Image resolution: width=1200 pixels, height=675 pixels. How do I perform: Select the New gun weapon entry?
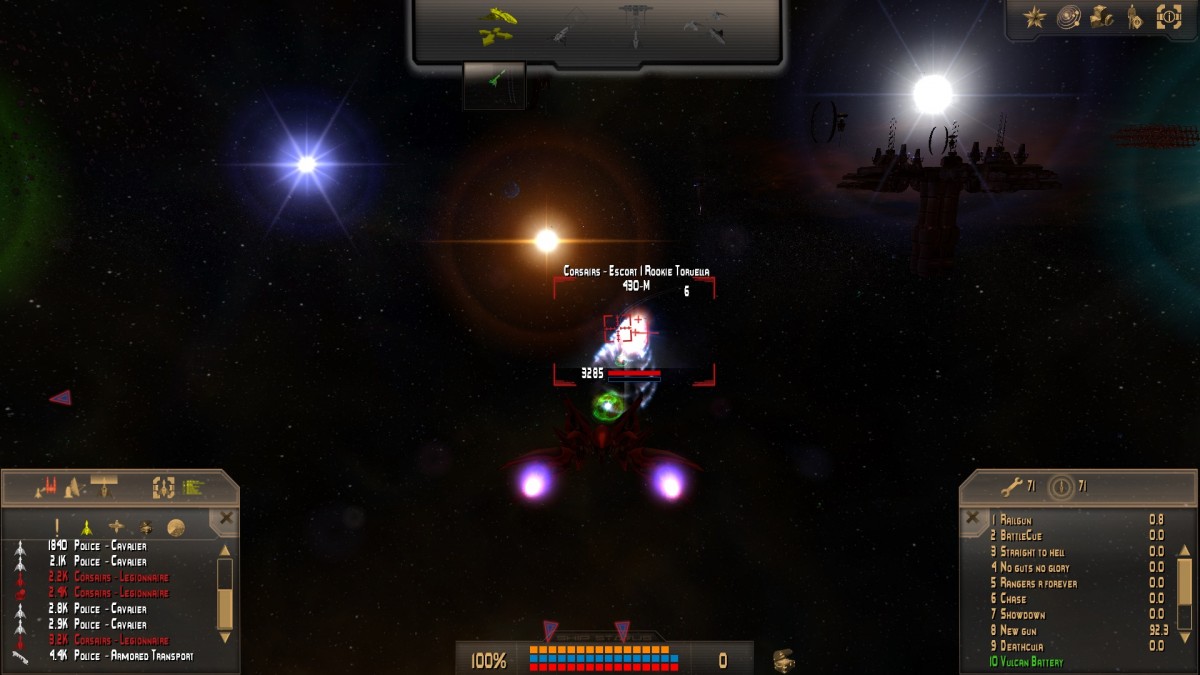(1022, 630)
